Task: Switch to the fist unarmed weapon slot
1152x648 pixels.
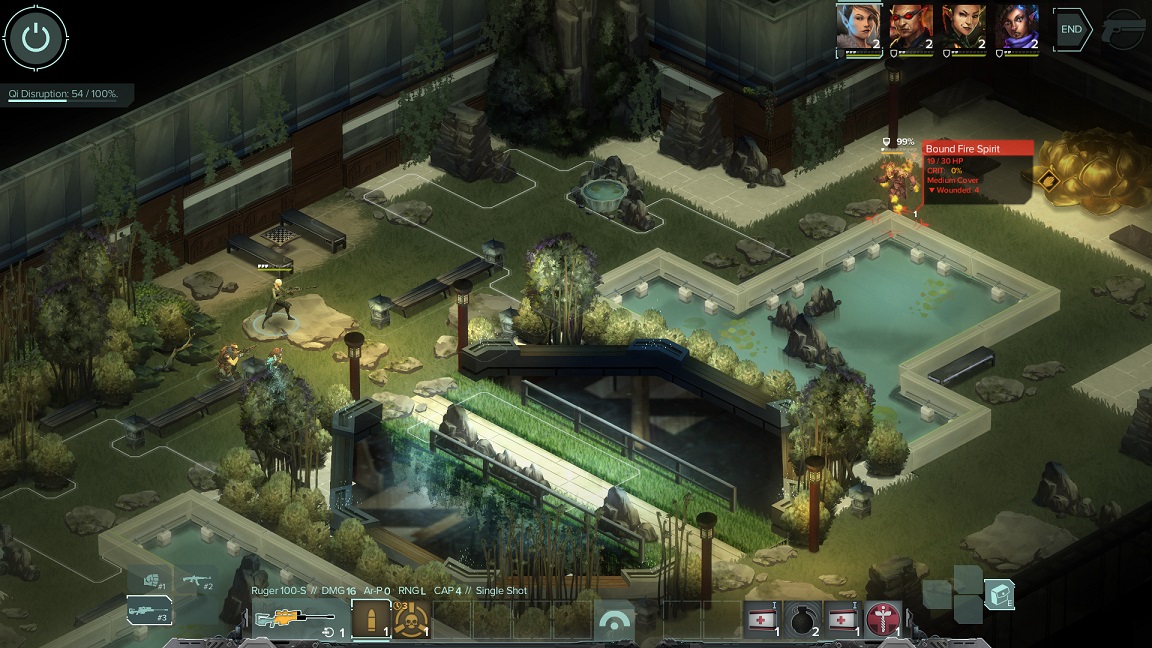Action: [151, 579]
